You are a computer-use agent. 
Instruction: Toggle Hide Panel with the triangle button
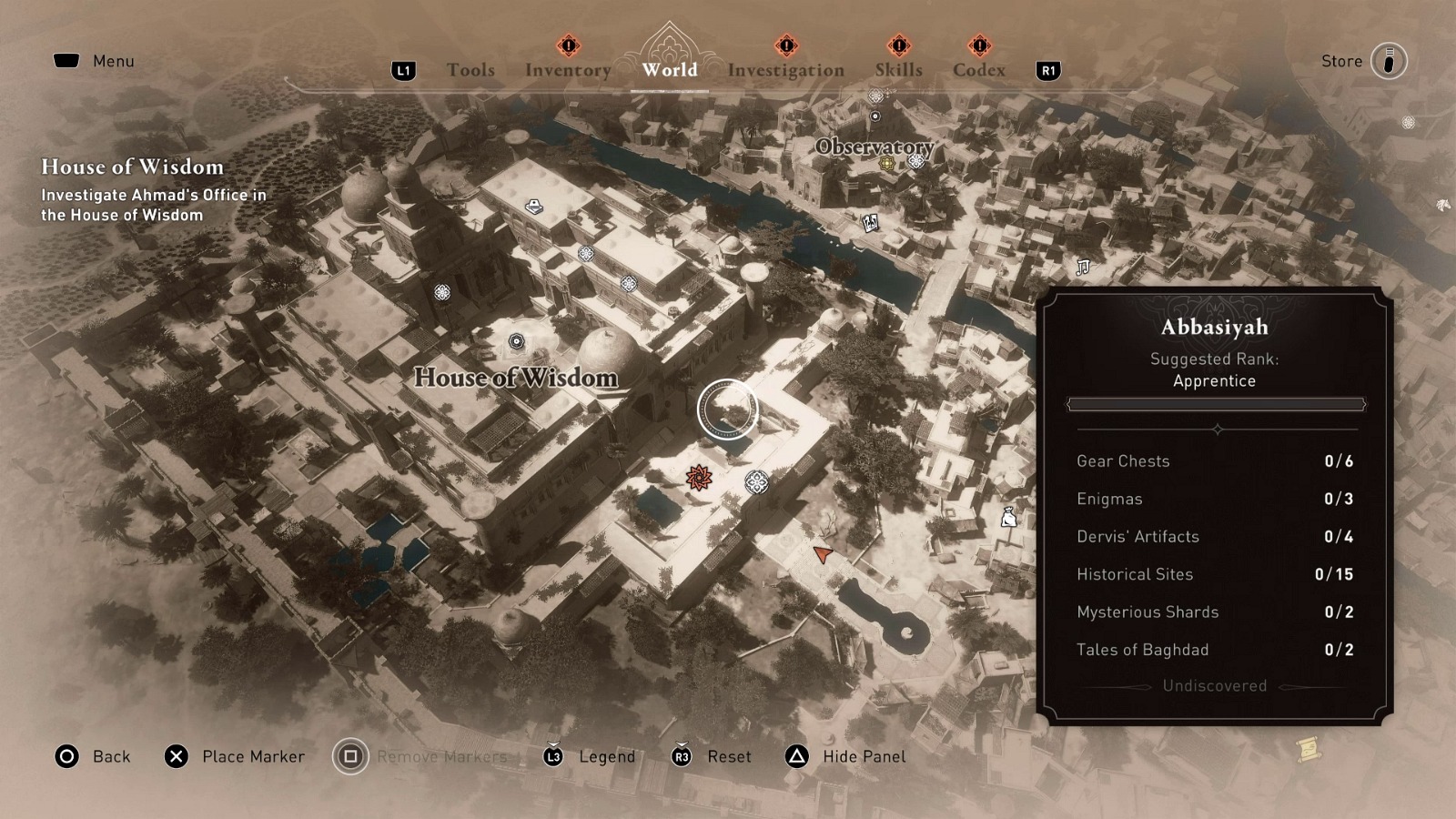[x=794, y=756]
